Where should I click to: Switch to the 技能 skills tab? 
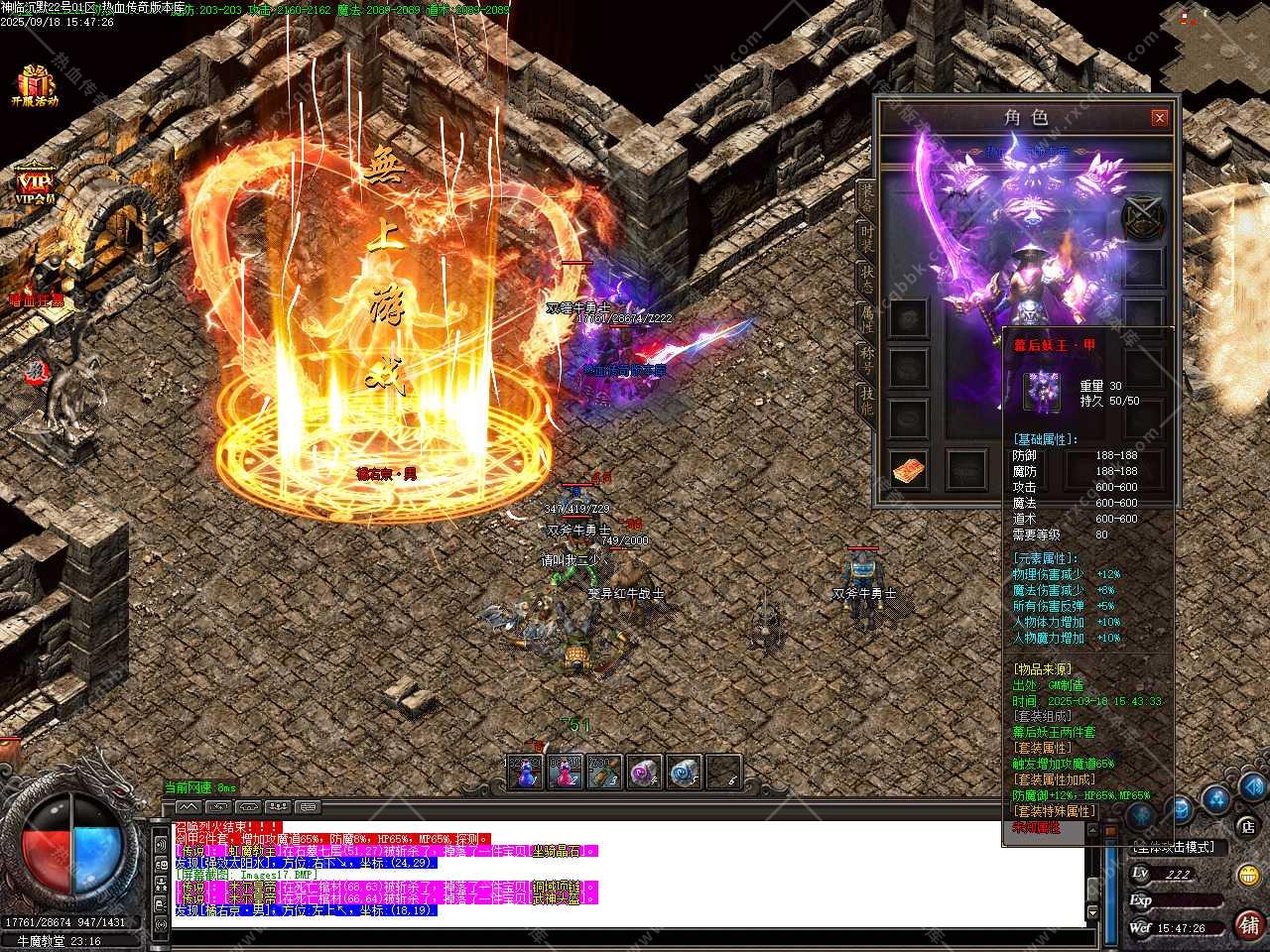[866, 402]
